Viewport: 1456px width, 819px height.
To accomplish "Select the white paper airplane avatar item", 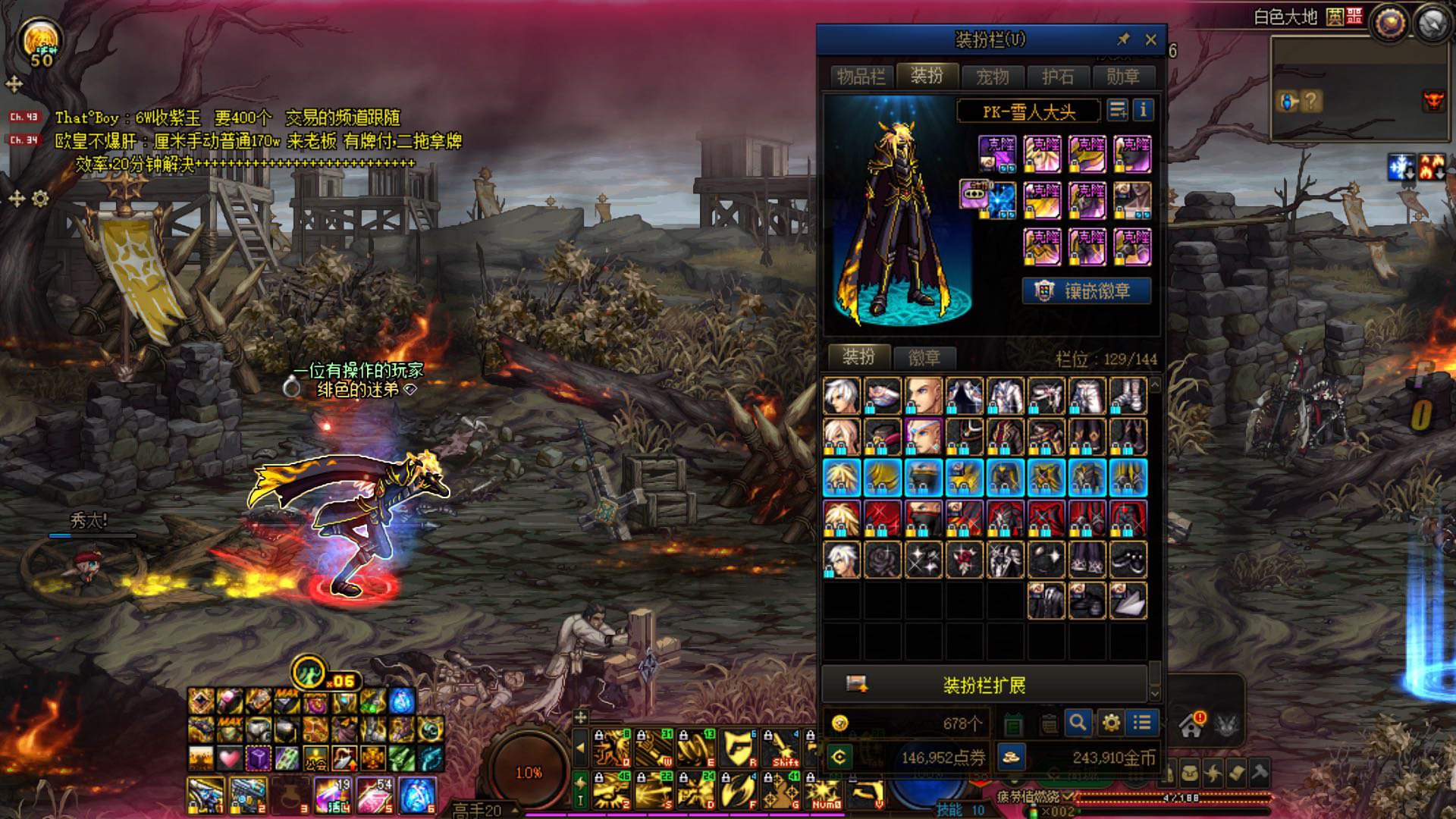I will click(1128, 601).
